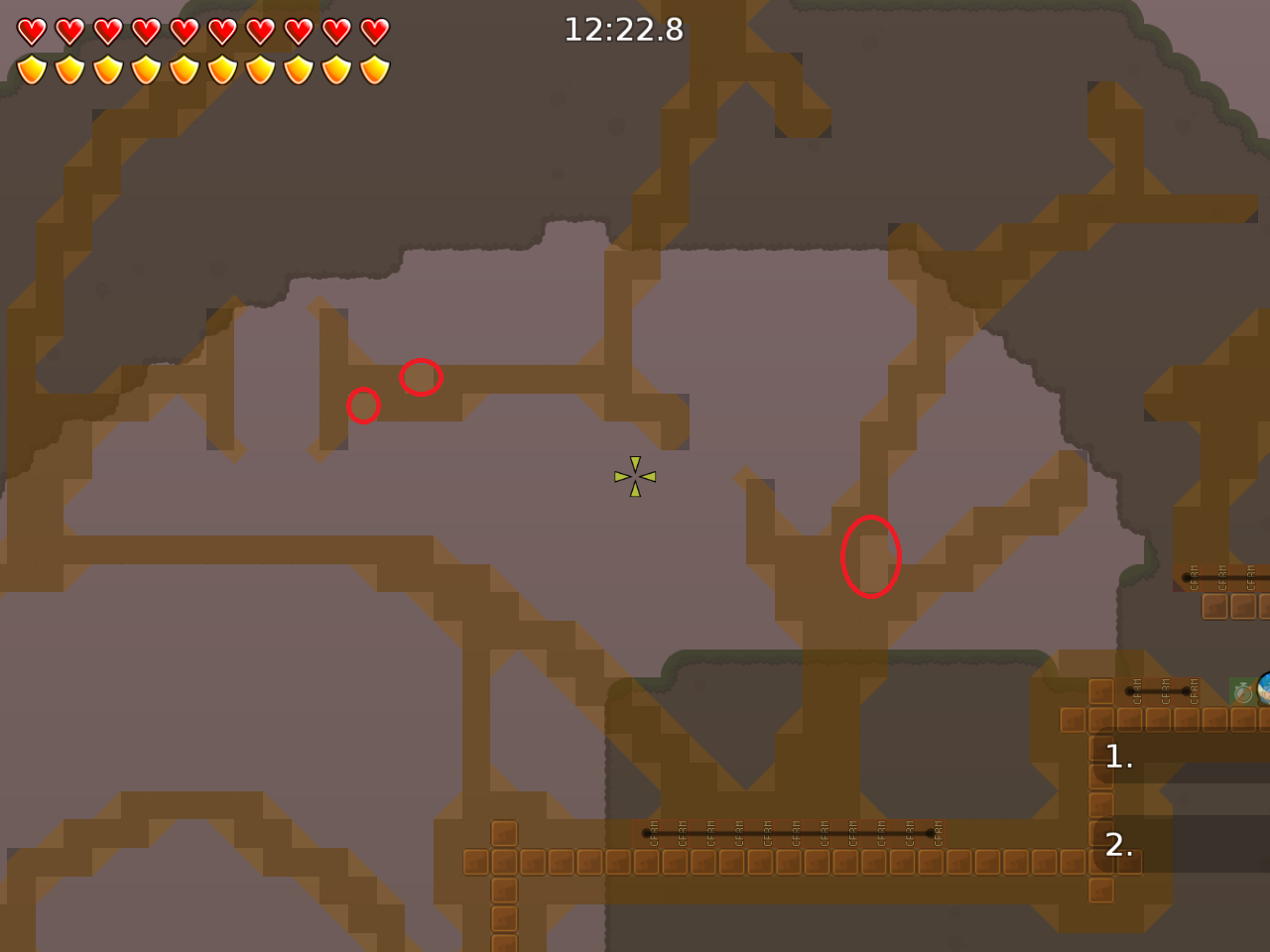Click the rightmost endpoint of the long CFRM rail
The image size is (1270, 952).
point(929,833)
